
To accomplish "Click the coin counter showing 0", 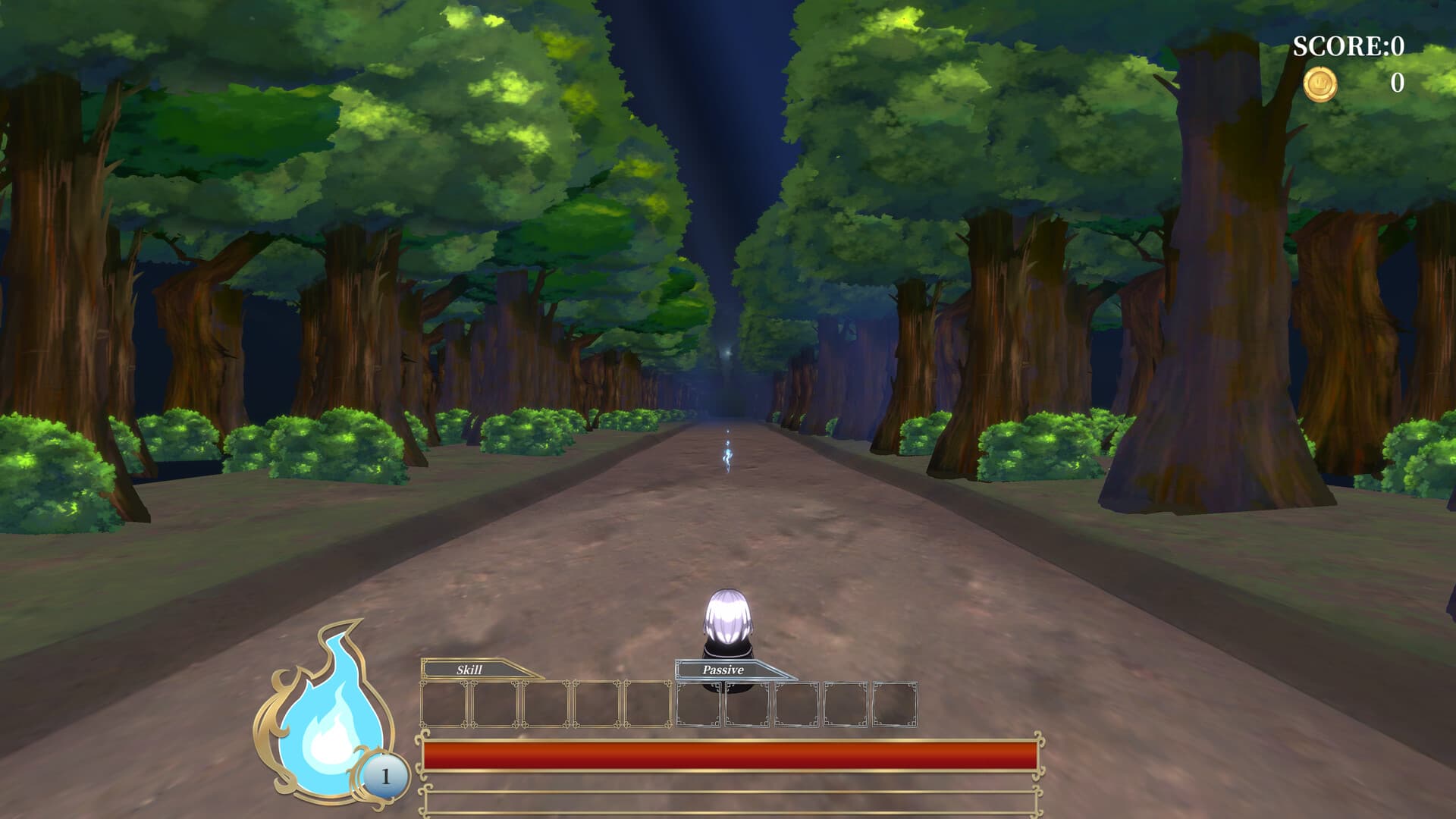I will point(1395,85).
